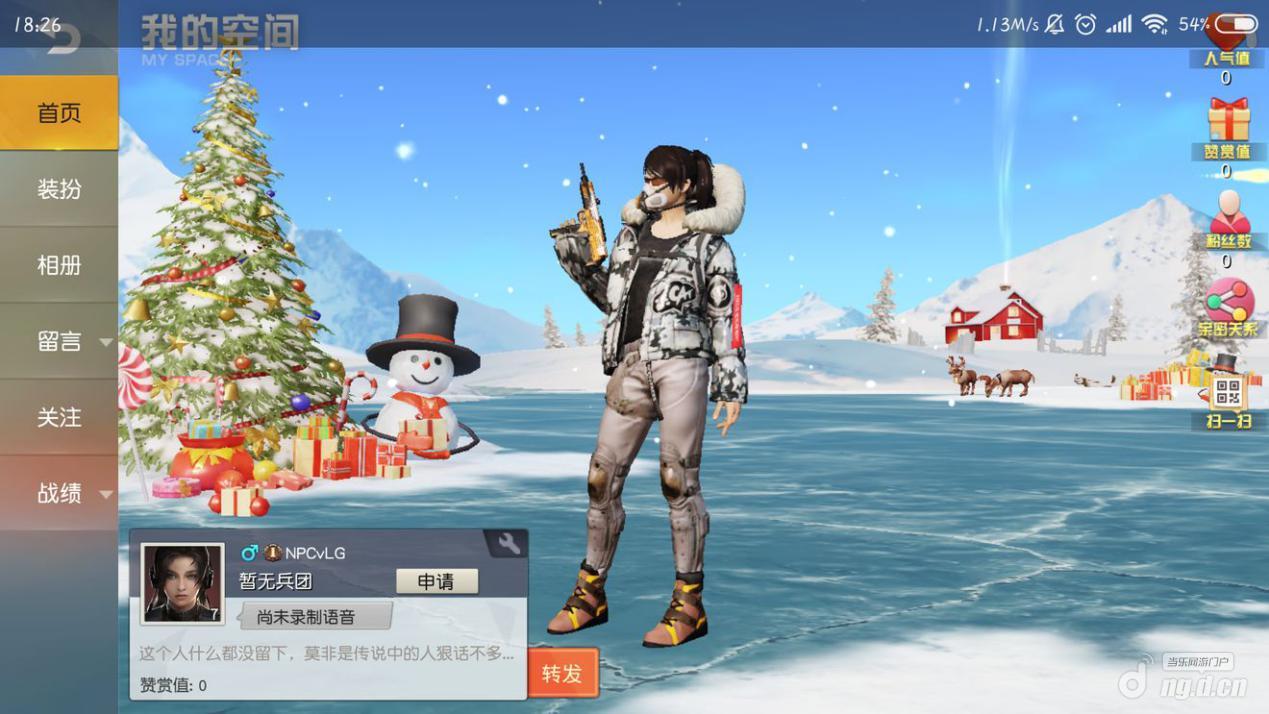The image size is (1269, 714).
Task: View the 粉丝数 fans icon
Action: tap(1228, 214)
